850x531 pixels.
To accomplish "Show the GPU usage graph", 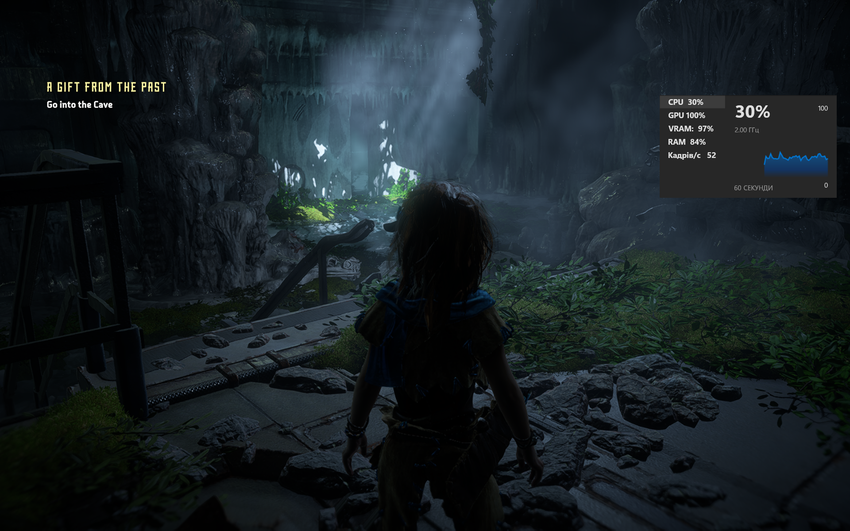I will click(x=692, y=115).
